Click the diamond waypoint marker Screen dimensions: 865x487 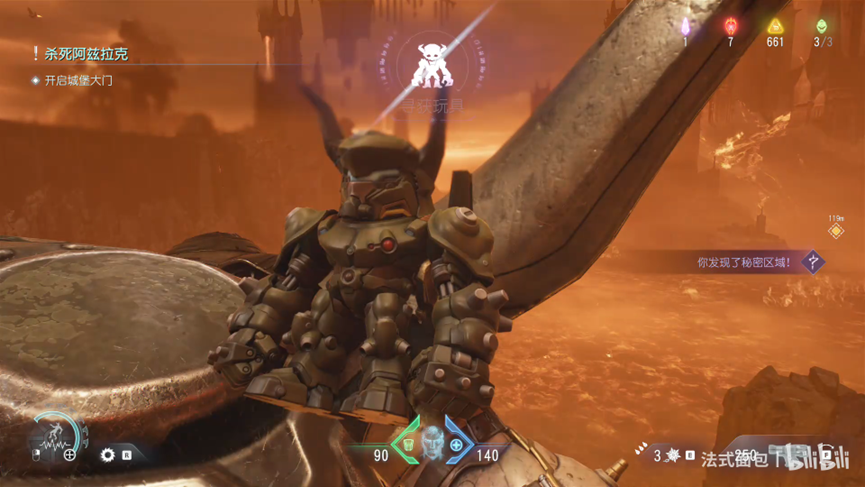[836, 231]
